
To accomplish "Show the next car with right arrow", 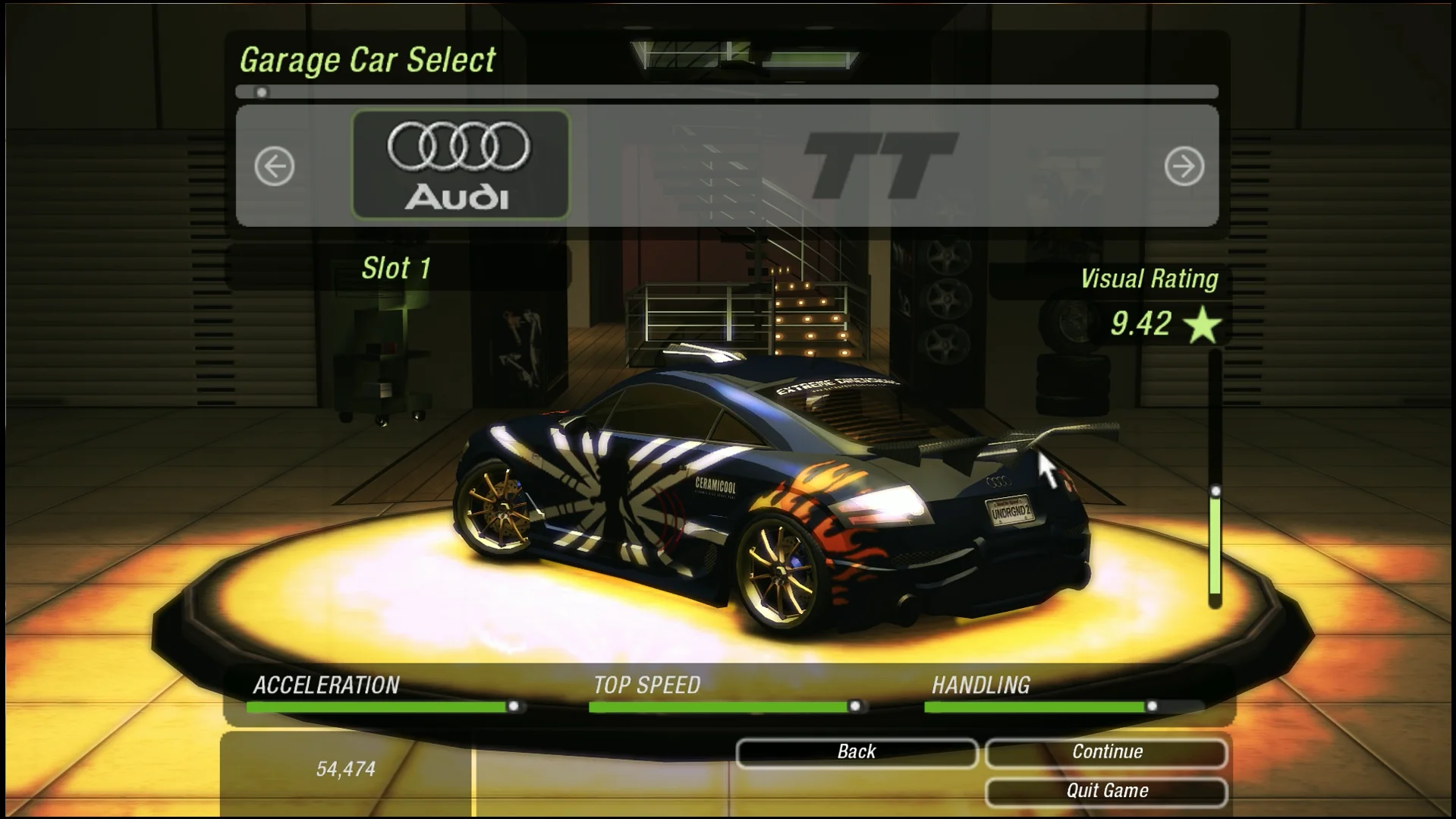I will click(1184, 166).
